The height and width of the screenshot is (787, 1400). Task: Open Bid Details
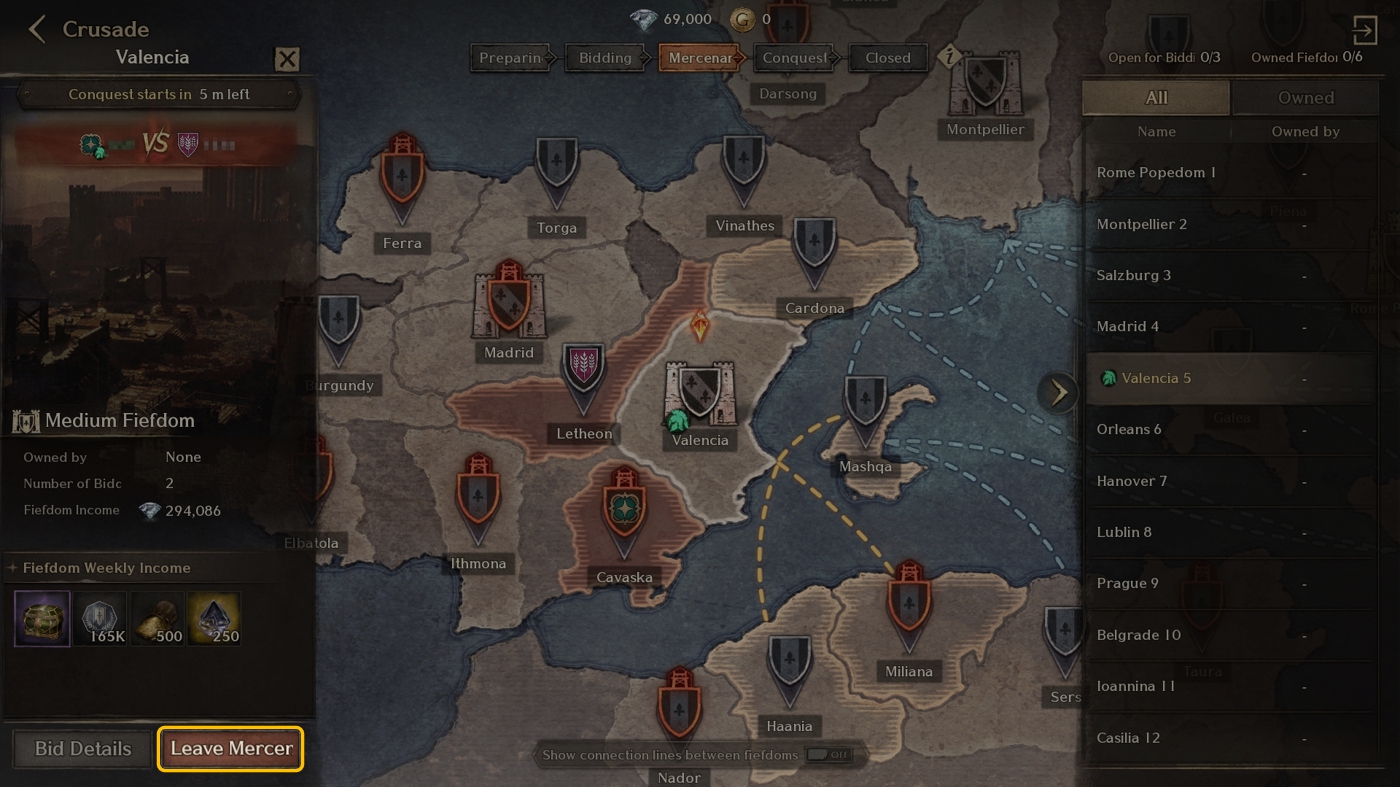pos(81,747)
